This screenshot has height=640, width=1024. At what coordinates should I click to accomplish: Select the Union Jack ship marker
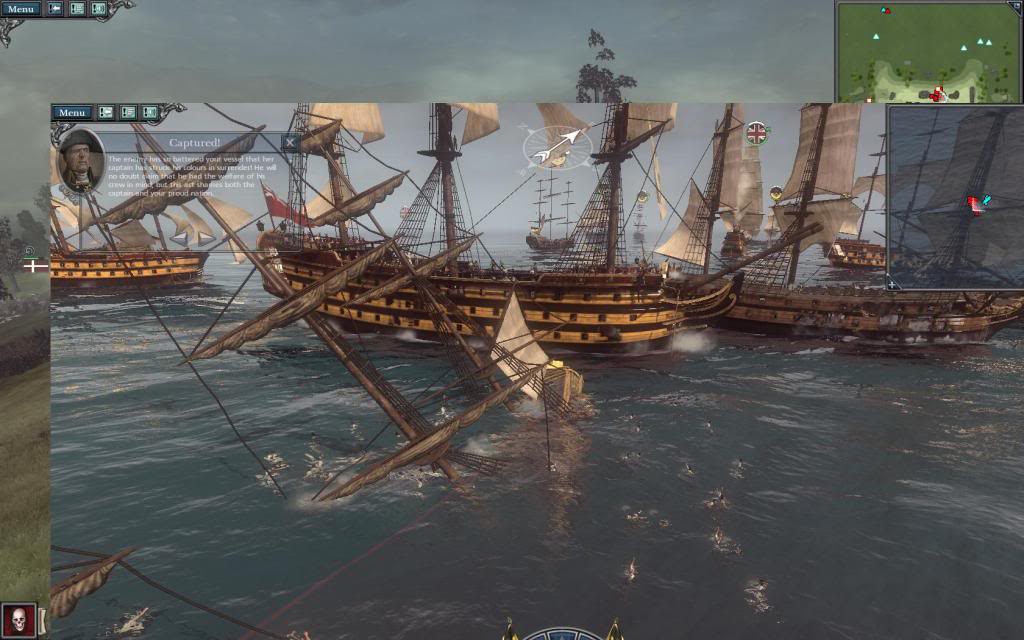click(756, 132)
